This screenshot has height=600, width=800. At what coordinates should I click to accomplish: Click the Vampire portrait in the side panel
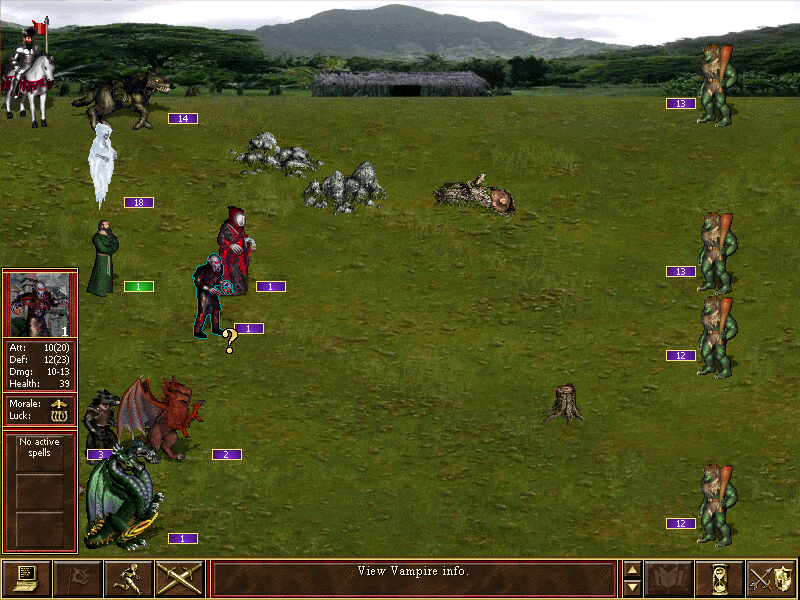[x=40, y=304]
